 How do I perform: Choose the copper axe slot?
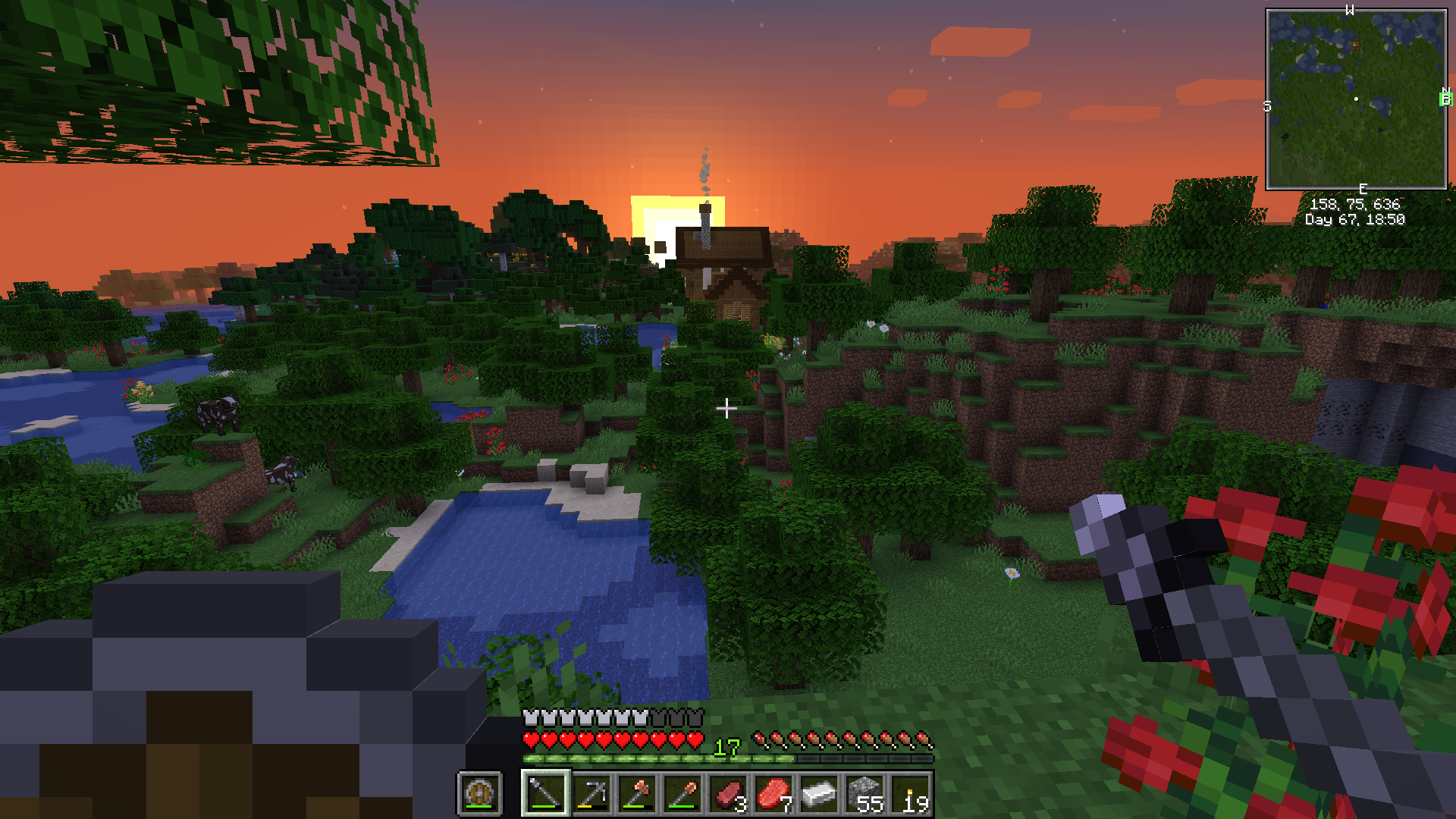[x=637, y=793]
